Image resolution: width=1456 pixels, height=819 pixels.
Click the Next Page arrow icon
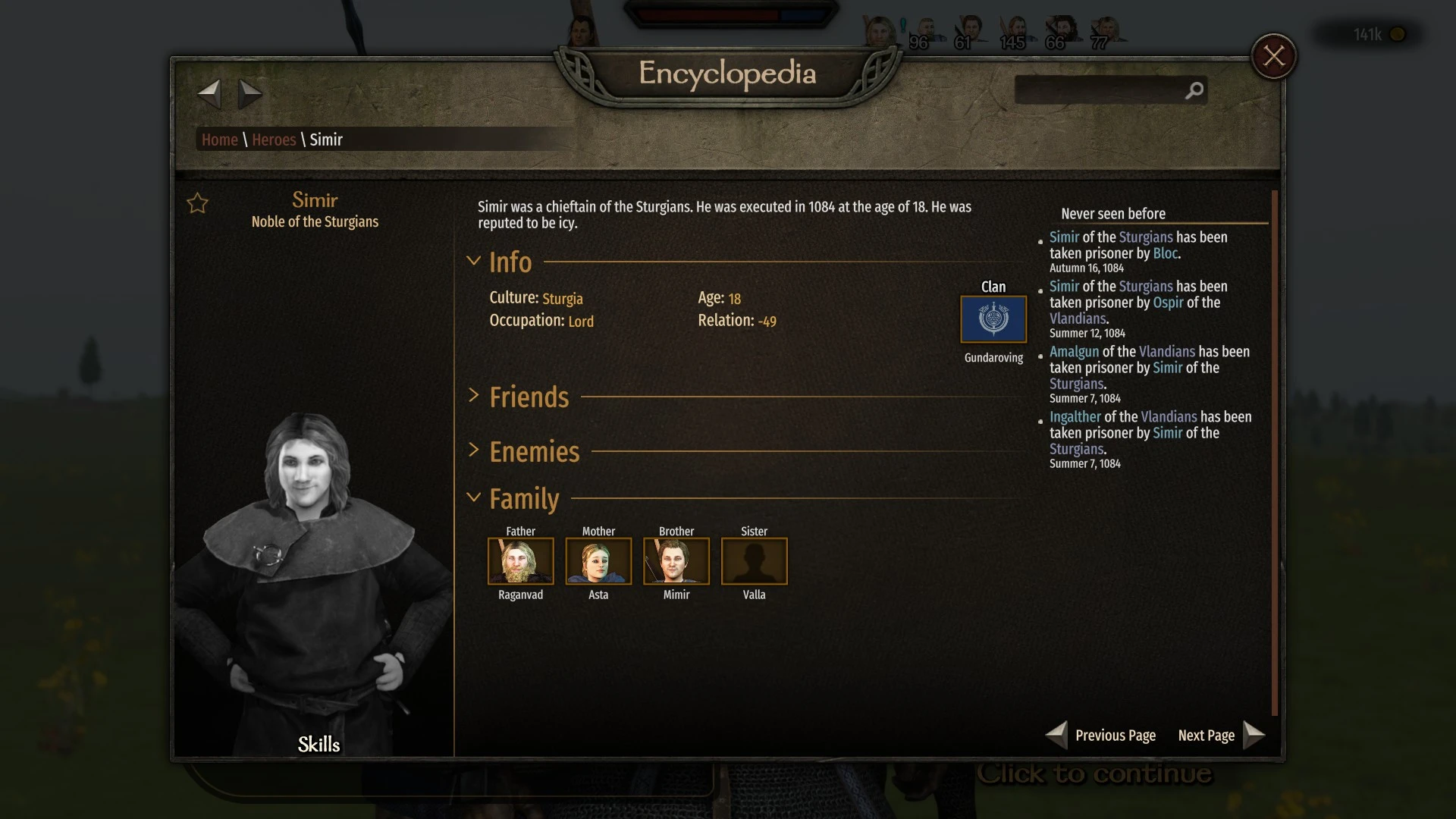coord(1255,735)
